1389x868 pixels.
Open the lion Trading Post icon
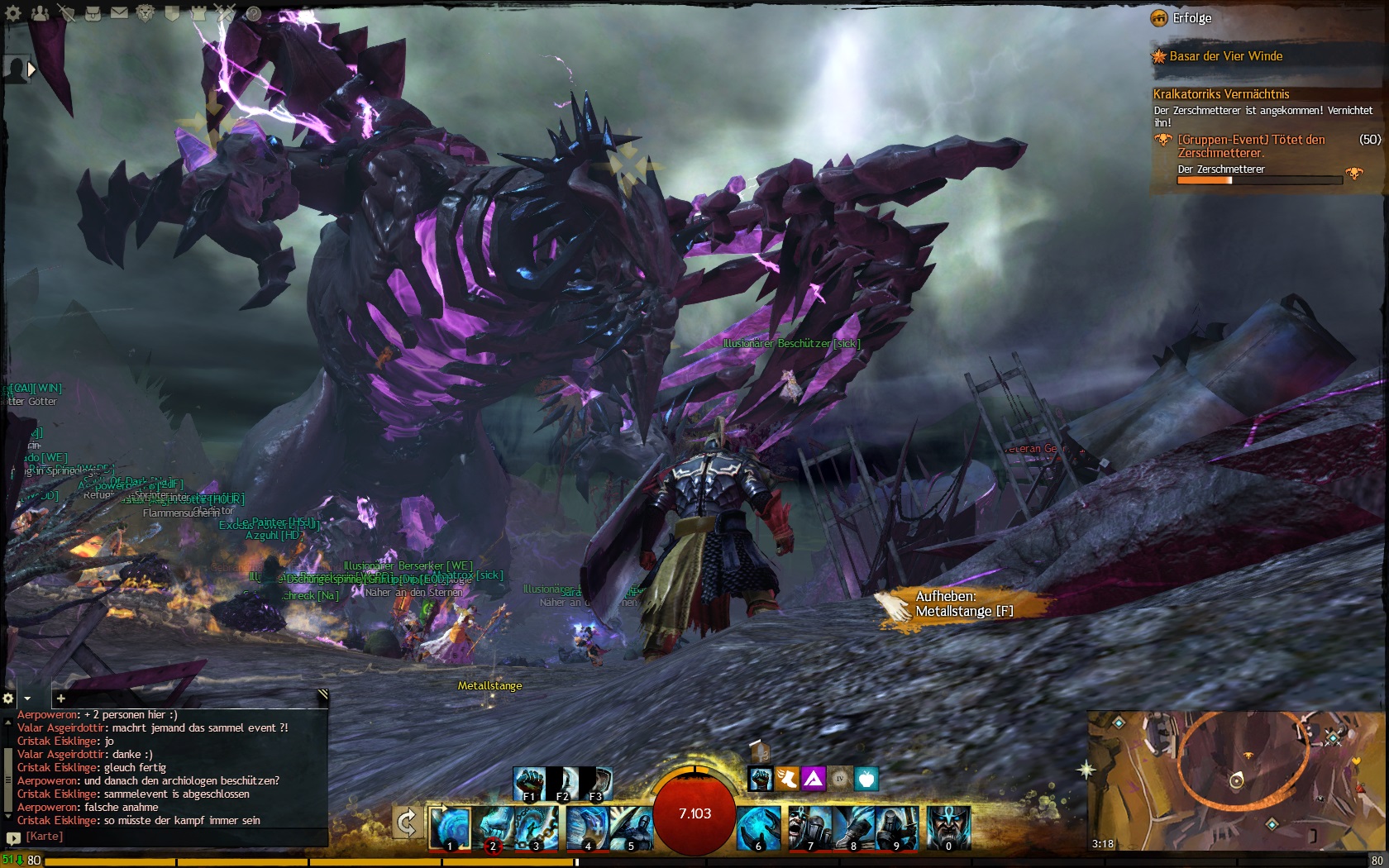pos(146,12)
